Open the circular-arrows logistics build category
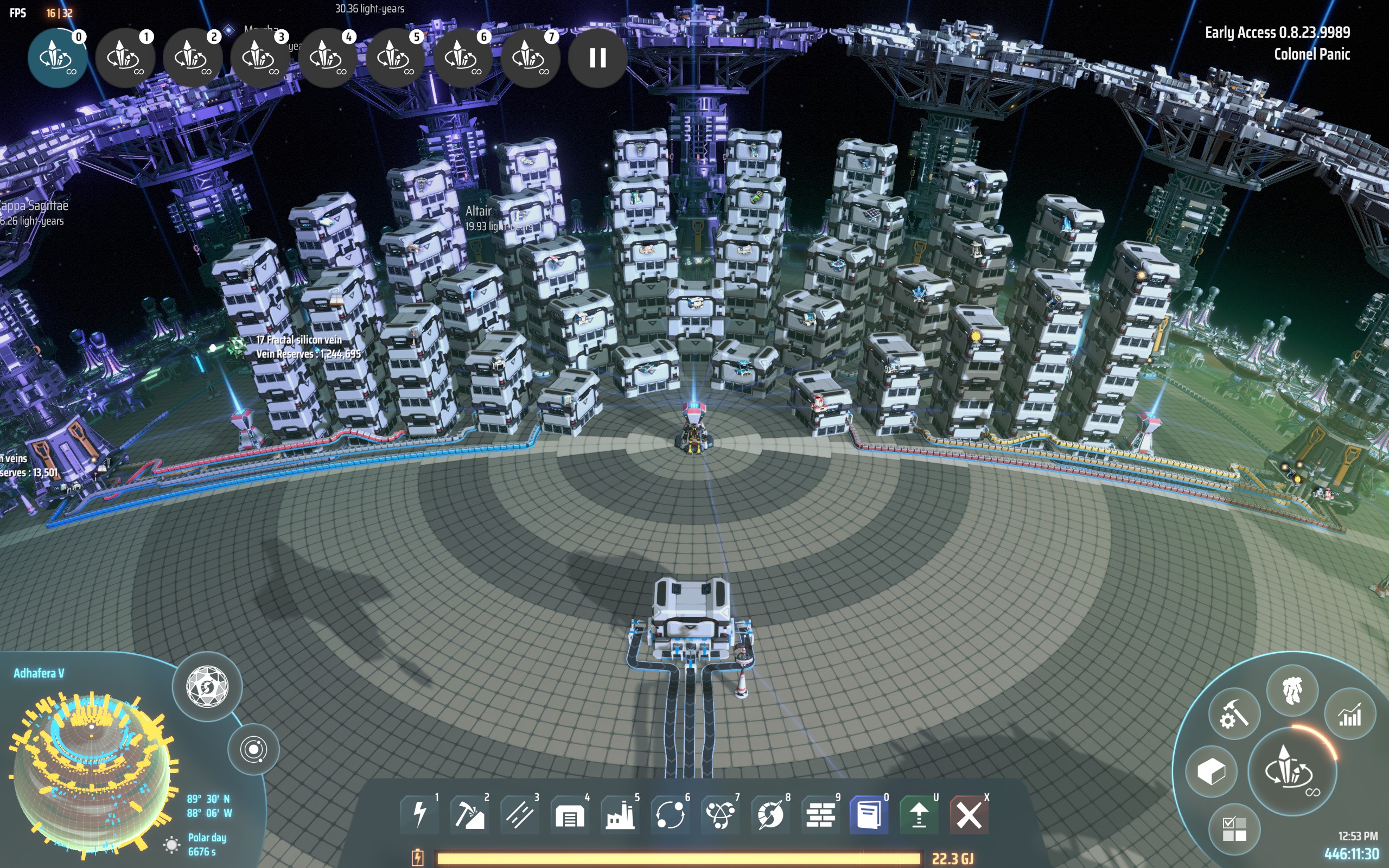Viewport: 1389px width, 868px height. (x=670, y=814)
